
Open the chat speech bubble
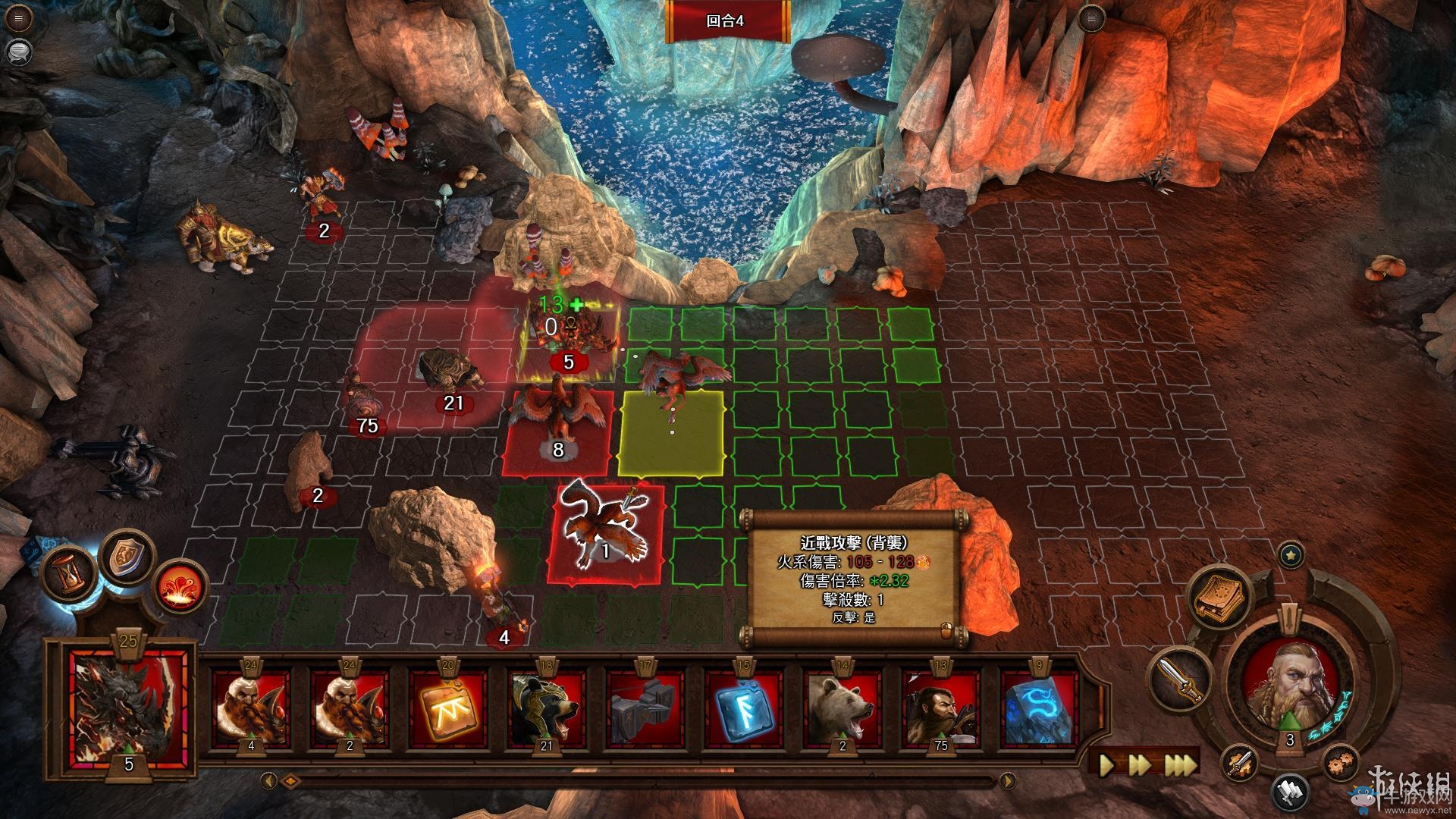[19, 51]
